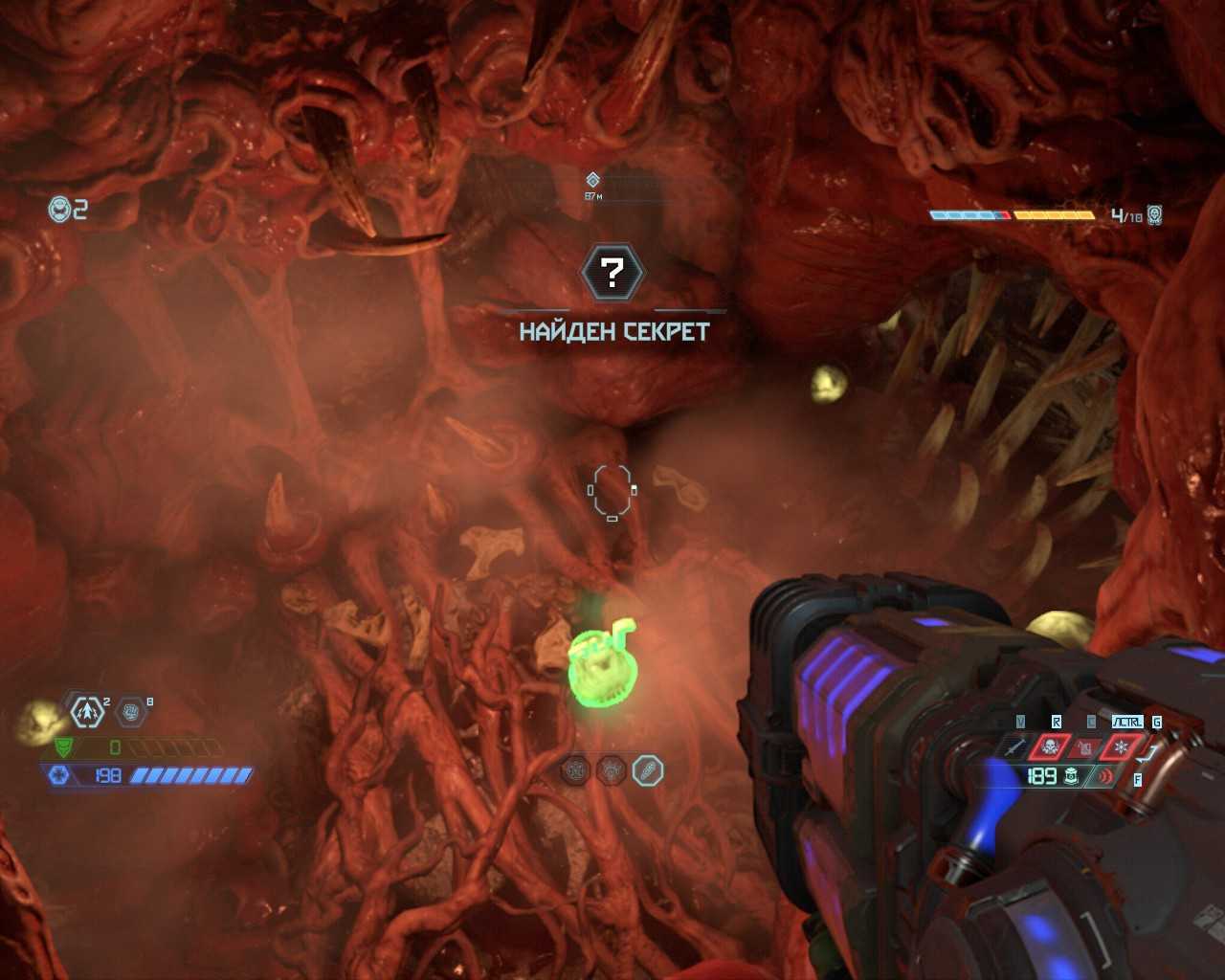Click the demon skull counter icon
The width and height of the screenshot is (1225, 980).
pos(1155,214)
